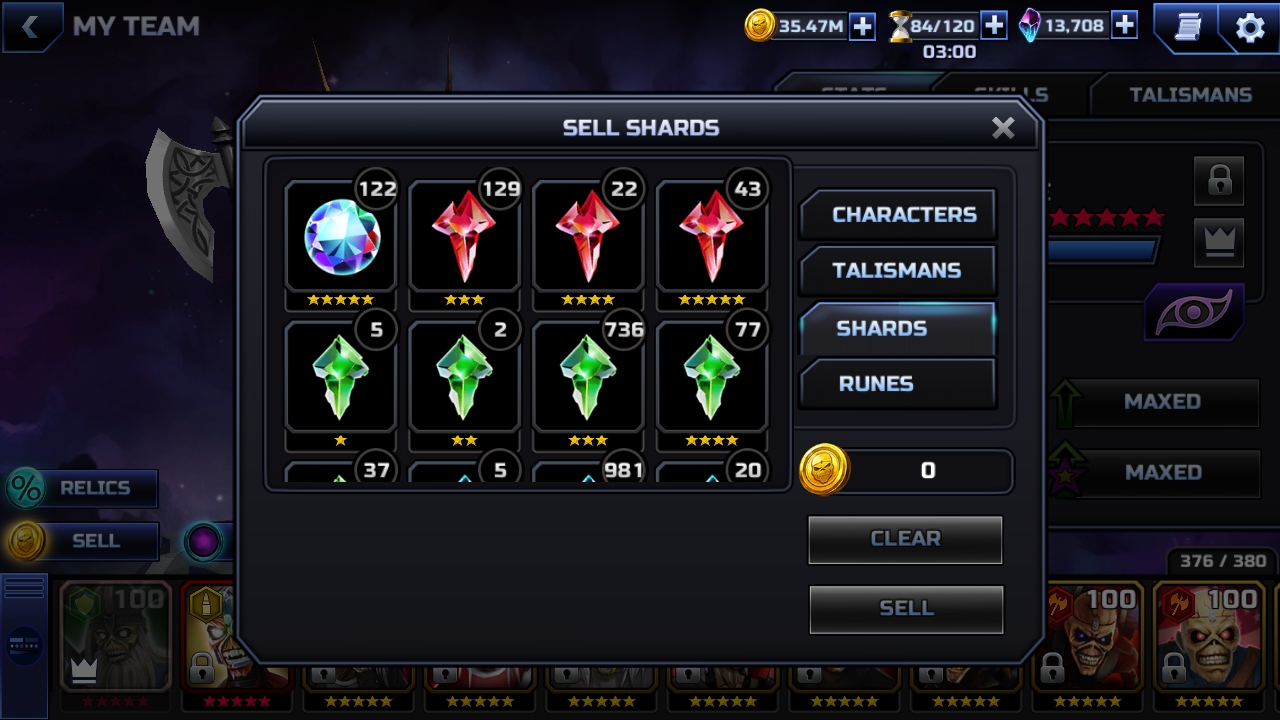The width and height of the screenshot is (1280, 720).
Task: Clear the current sell selection
Action: tap(905, 539)
